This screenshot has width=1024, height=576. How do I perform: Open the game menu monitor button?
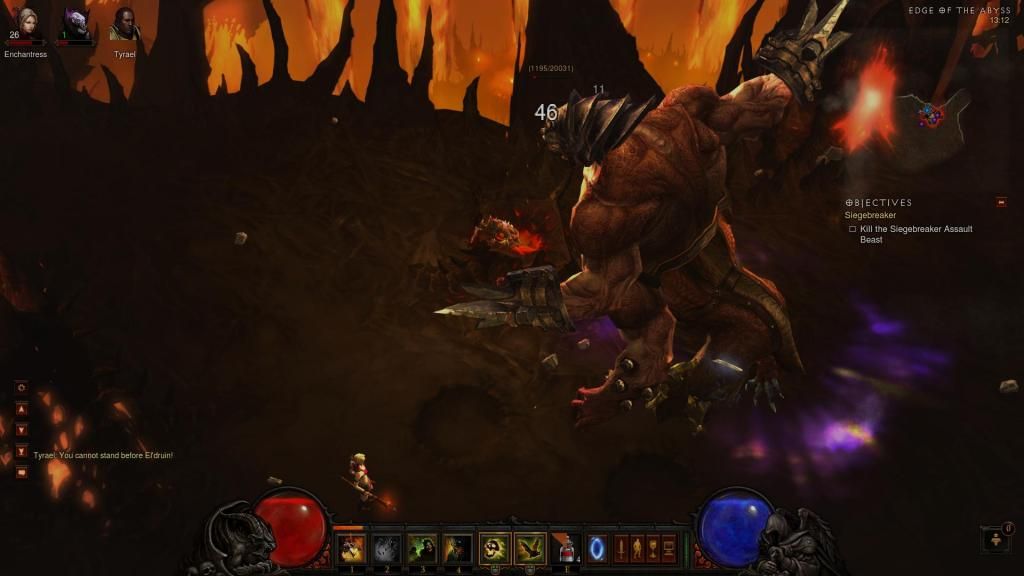tap(669, 548)
